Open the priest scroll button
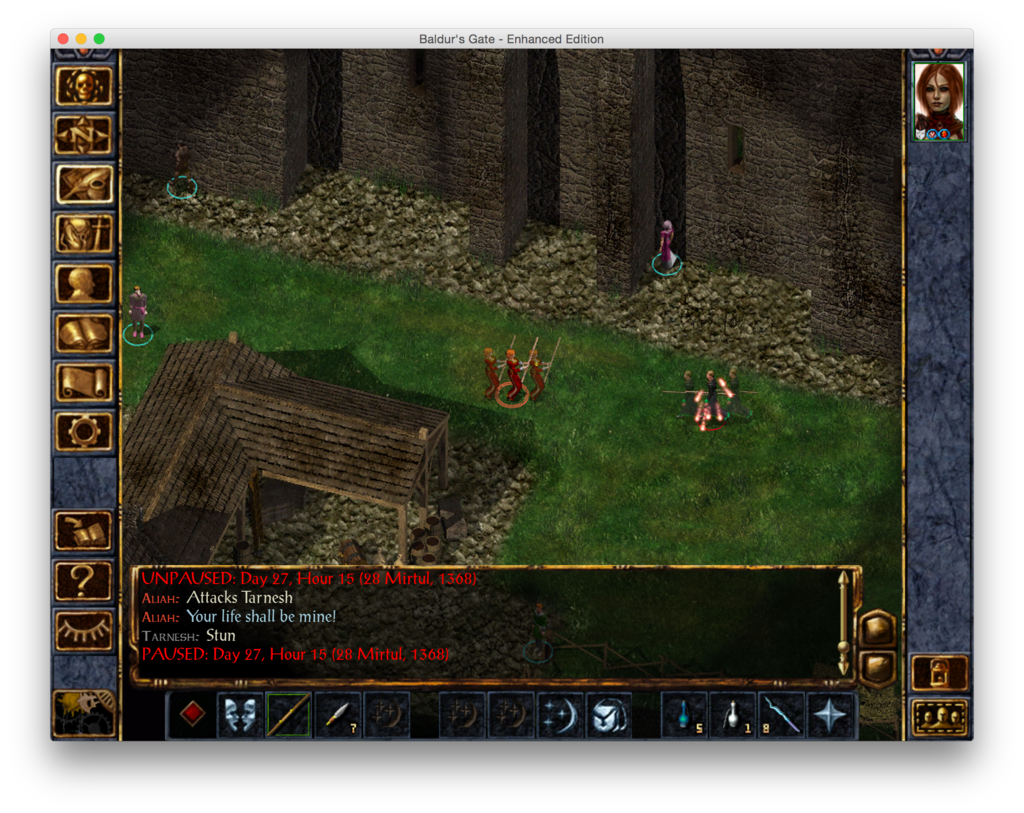This screenshot has width=1024, height=813. pyautogui.click(x=84, y=382)
